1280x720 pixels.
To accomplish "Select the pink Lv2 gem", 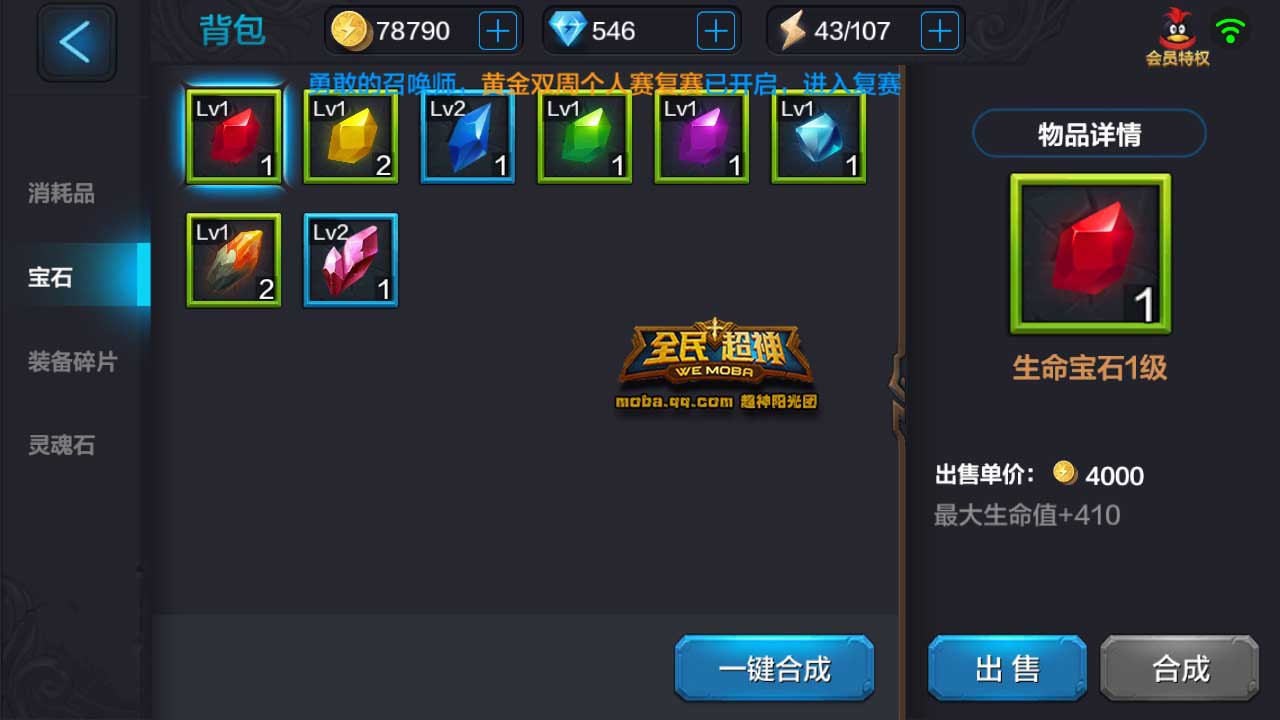I will click(x=349, y=260).
